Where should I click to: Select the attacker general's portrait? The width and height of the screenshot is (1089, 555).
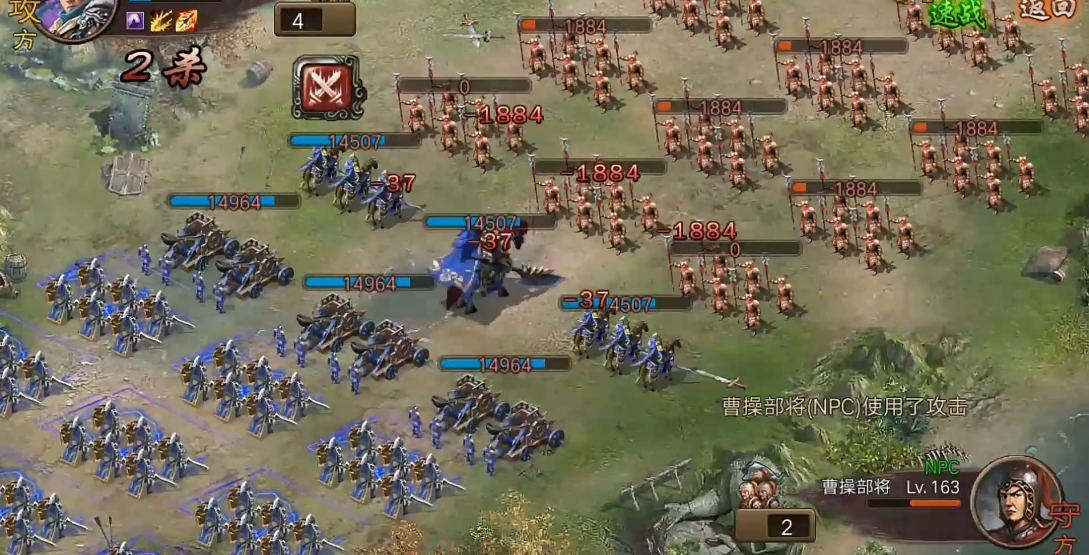(x=68, y=16)
